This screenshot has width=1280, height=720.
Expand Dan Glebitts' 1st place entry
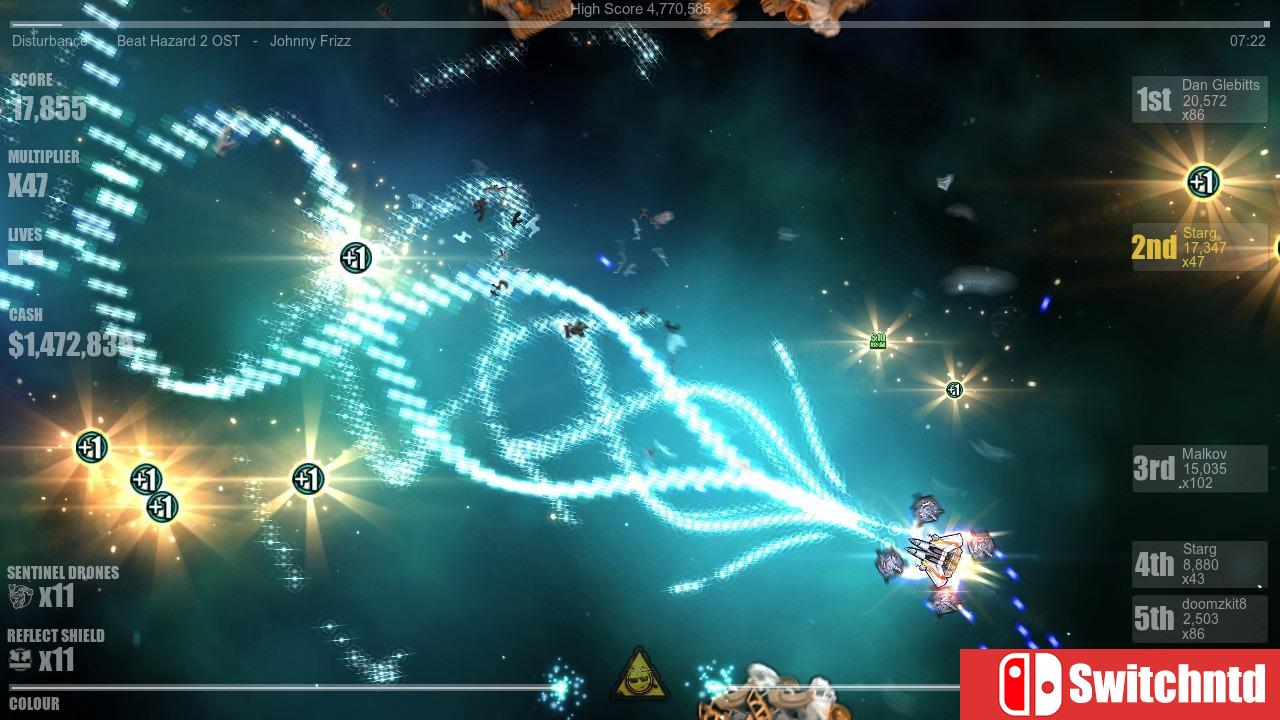point(1199,99)
